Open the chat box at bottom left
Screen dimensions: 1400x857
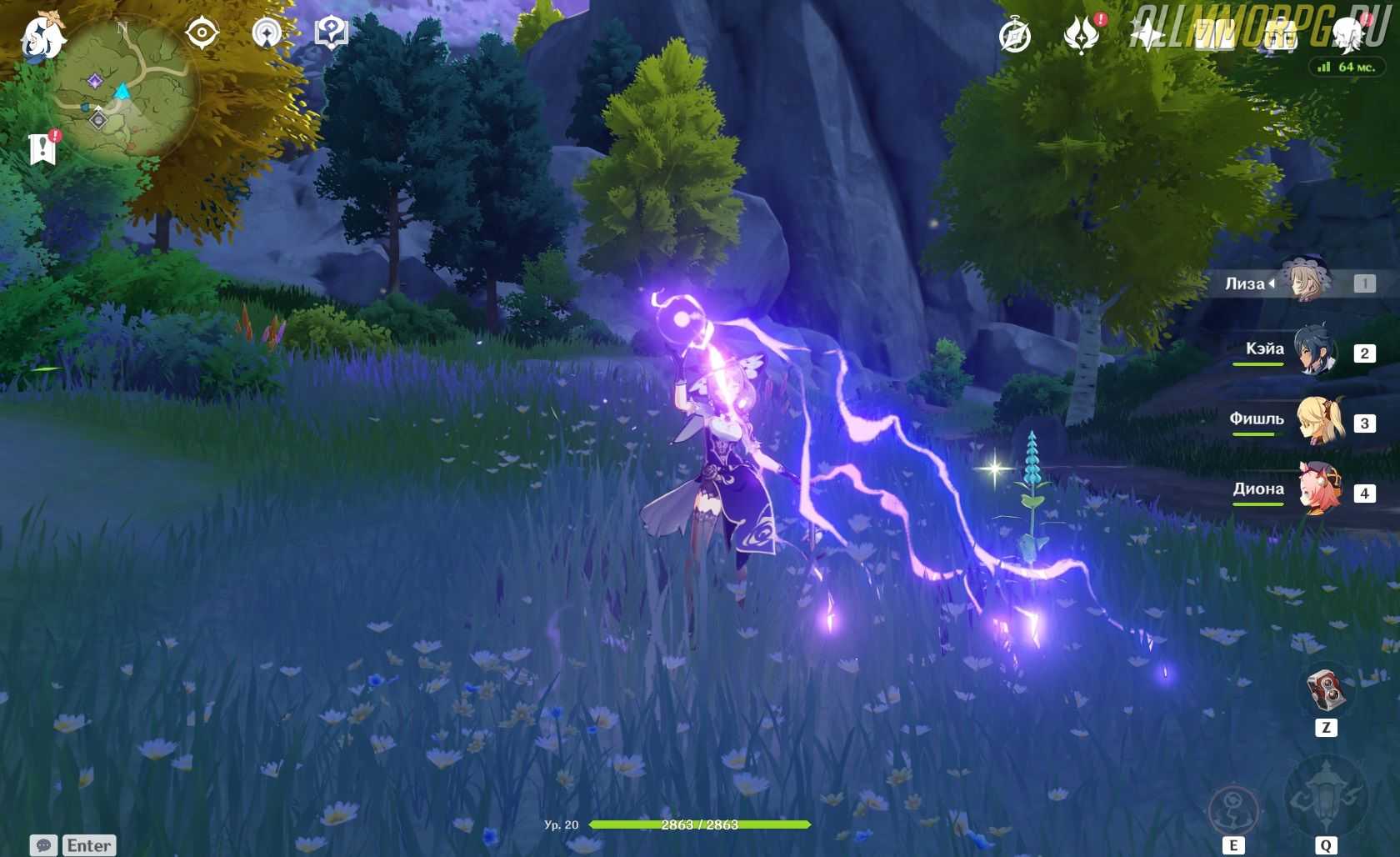(x=73, y=844)
